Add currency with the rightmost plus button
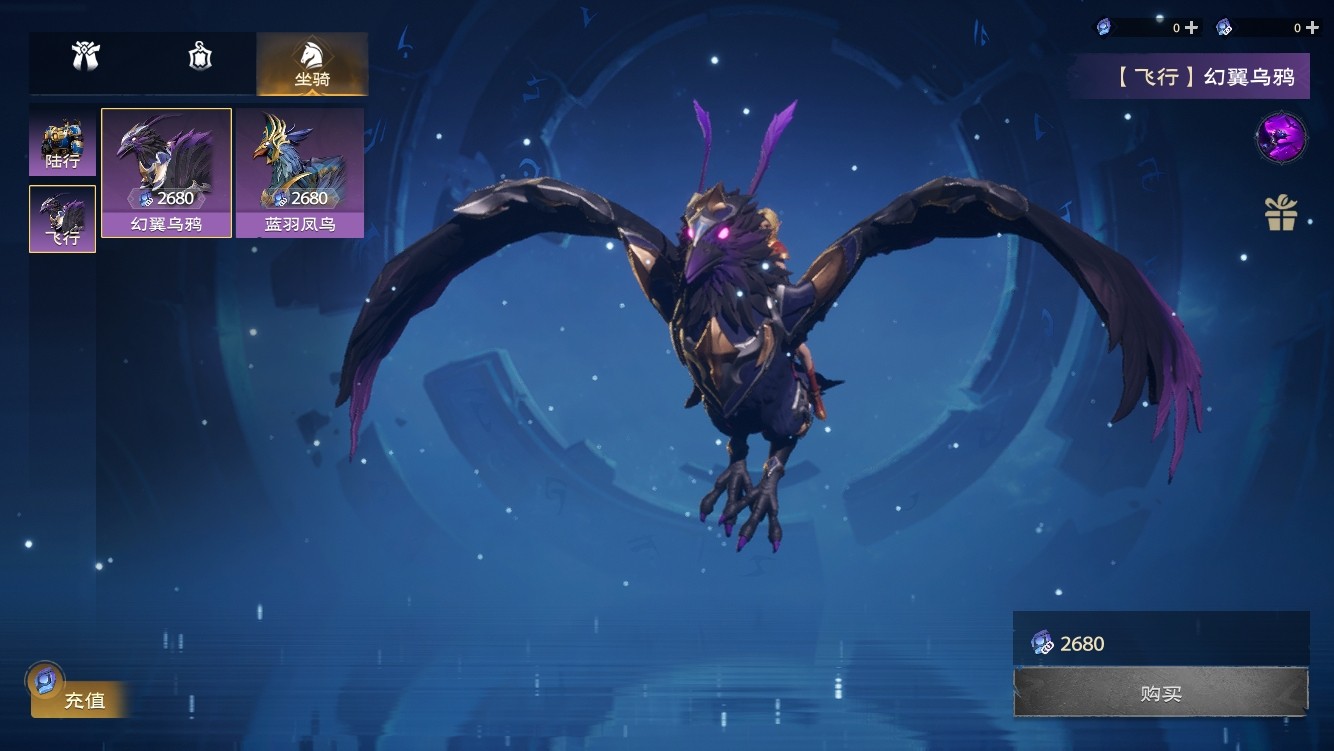This screenshot has height=751, width=1334. [x=1313, y=28]
